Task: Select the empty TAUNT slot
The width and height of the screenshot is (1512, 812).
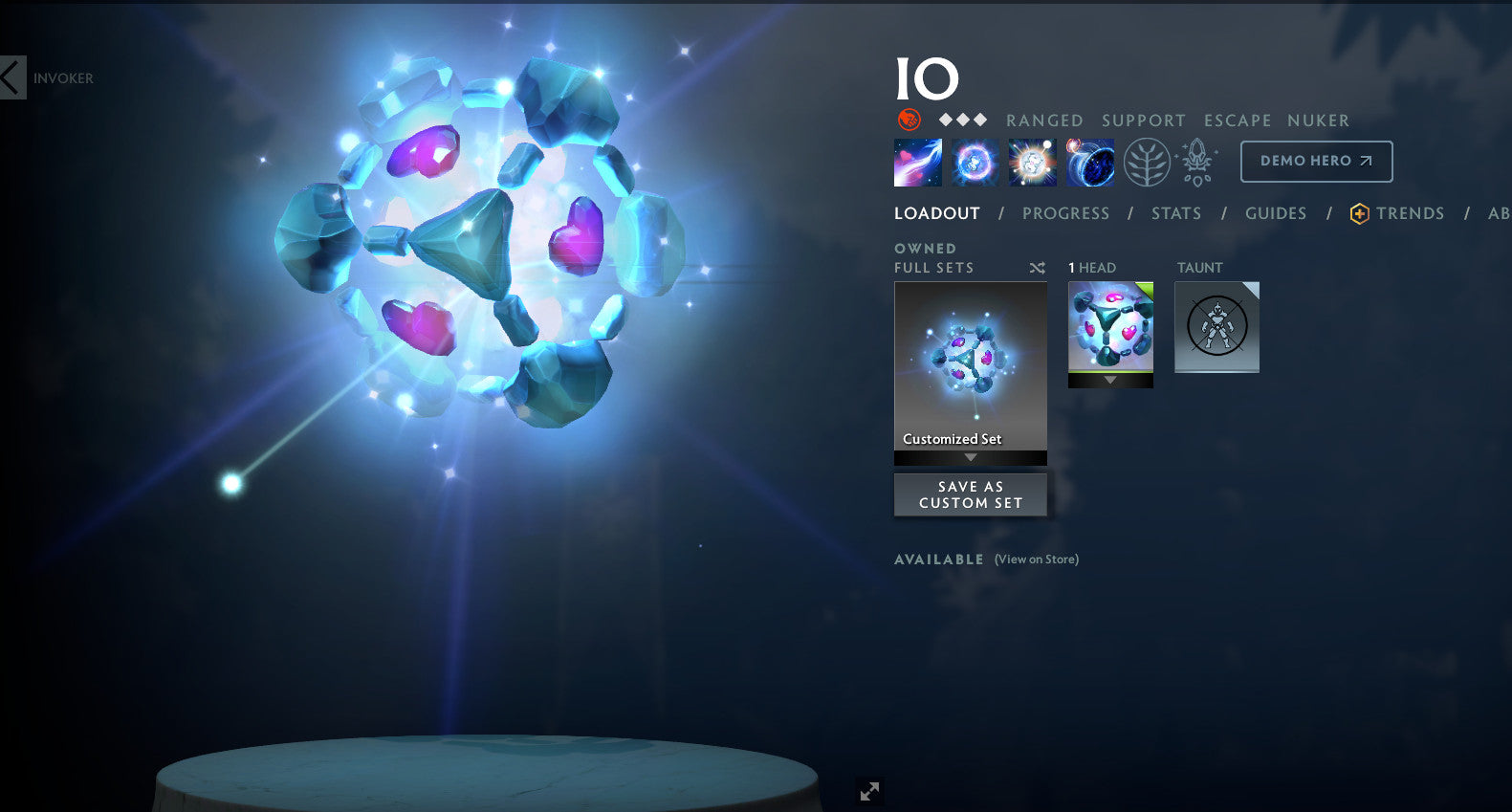Action: (1216, 326)
